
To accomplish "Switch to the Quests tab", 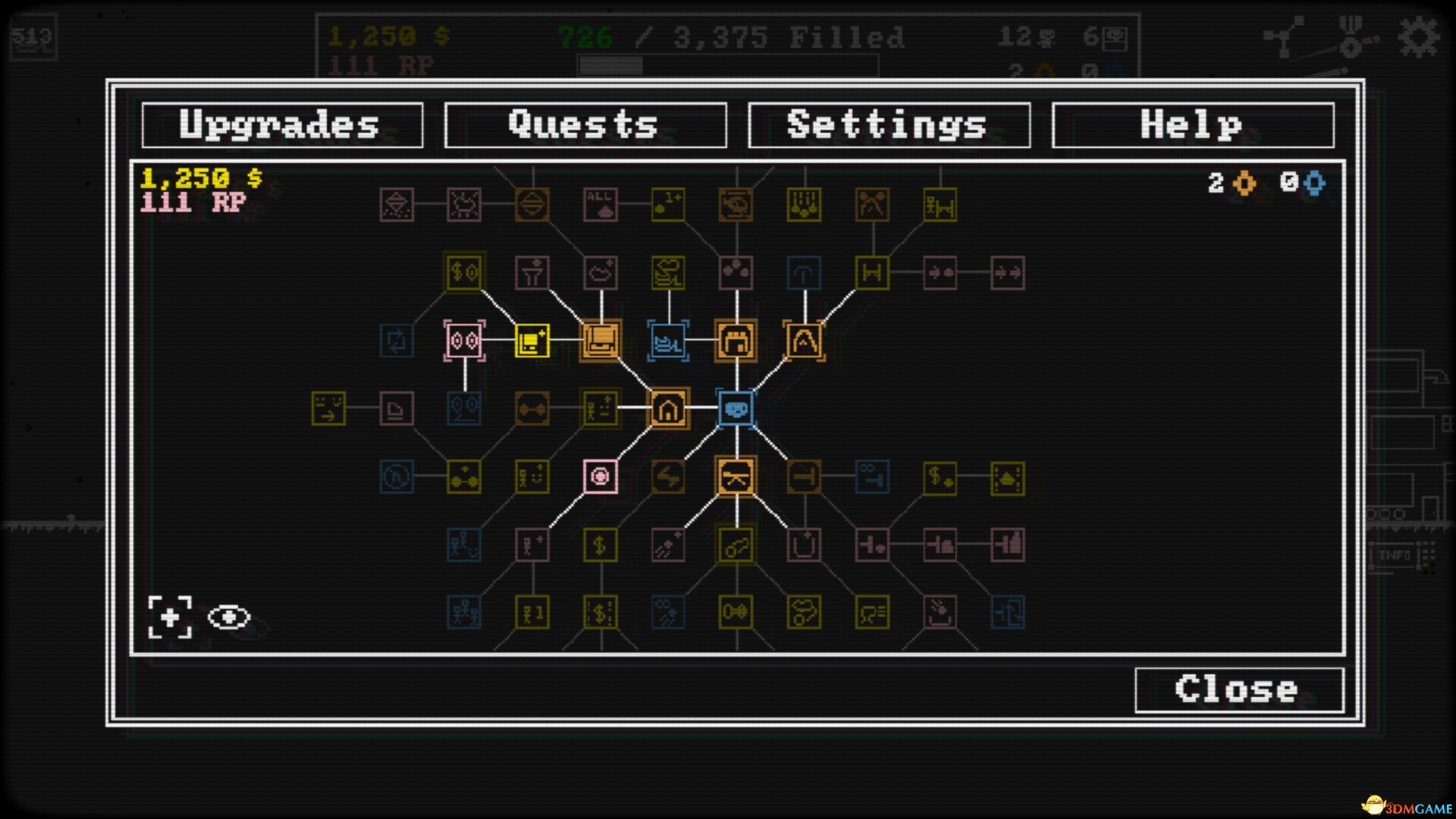I will 584,124.
